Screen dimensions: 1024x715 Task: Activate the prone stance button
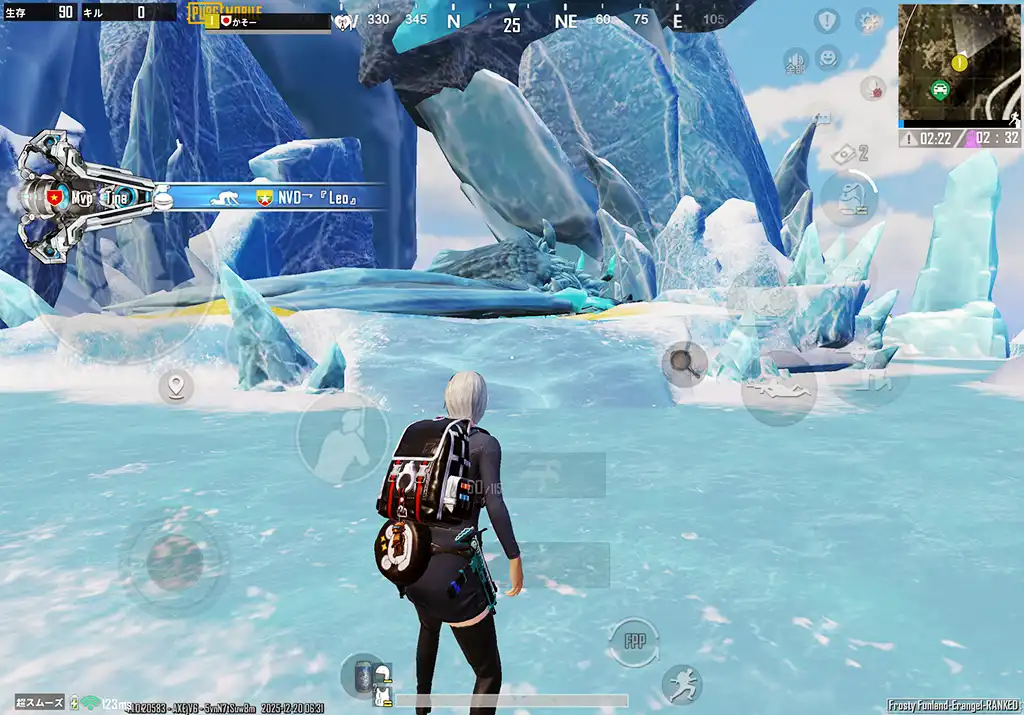[x=778, y=388]
